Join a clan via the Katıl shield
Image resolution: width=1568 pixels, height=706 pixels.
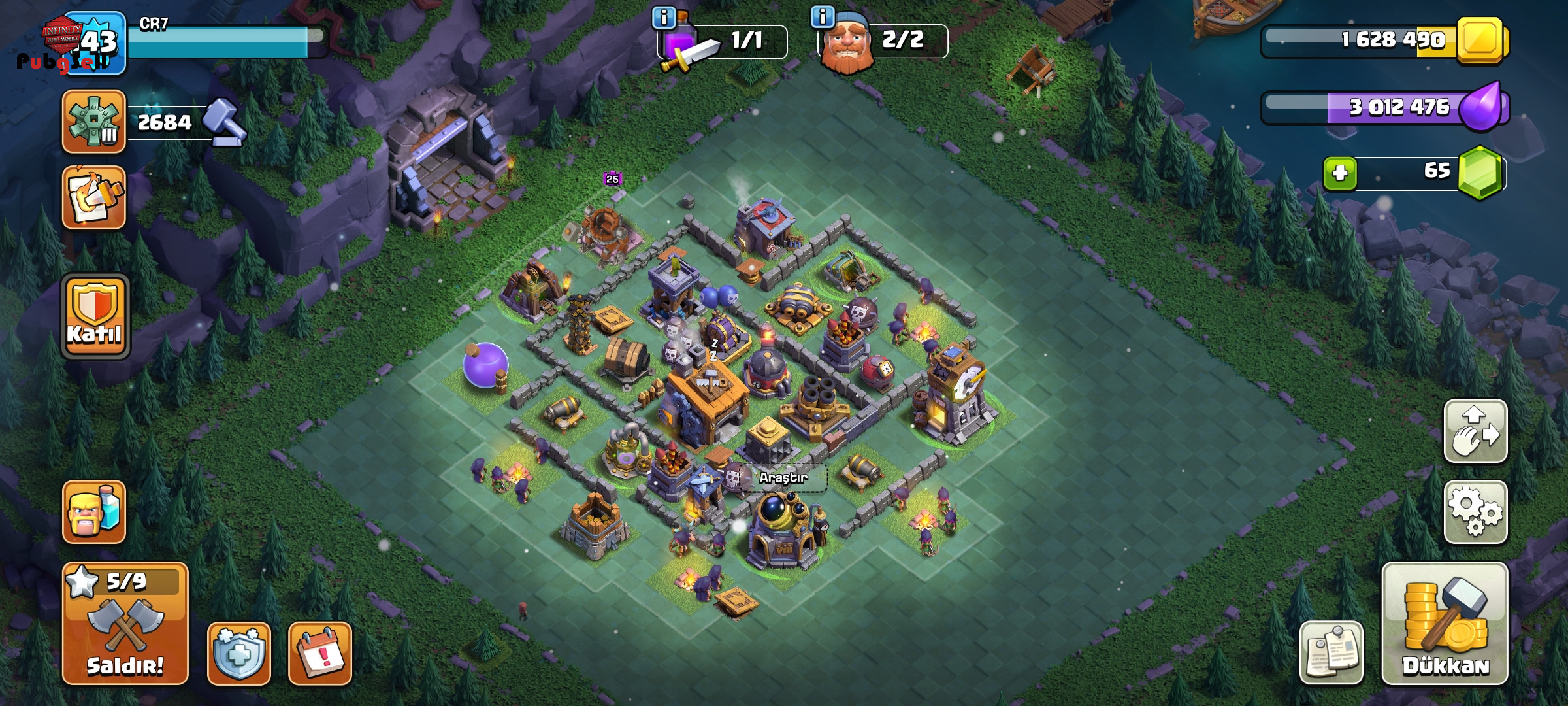click(95, 316)
